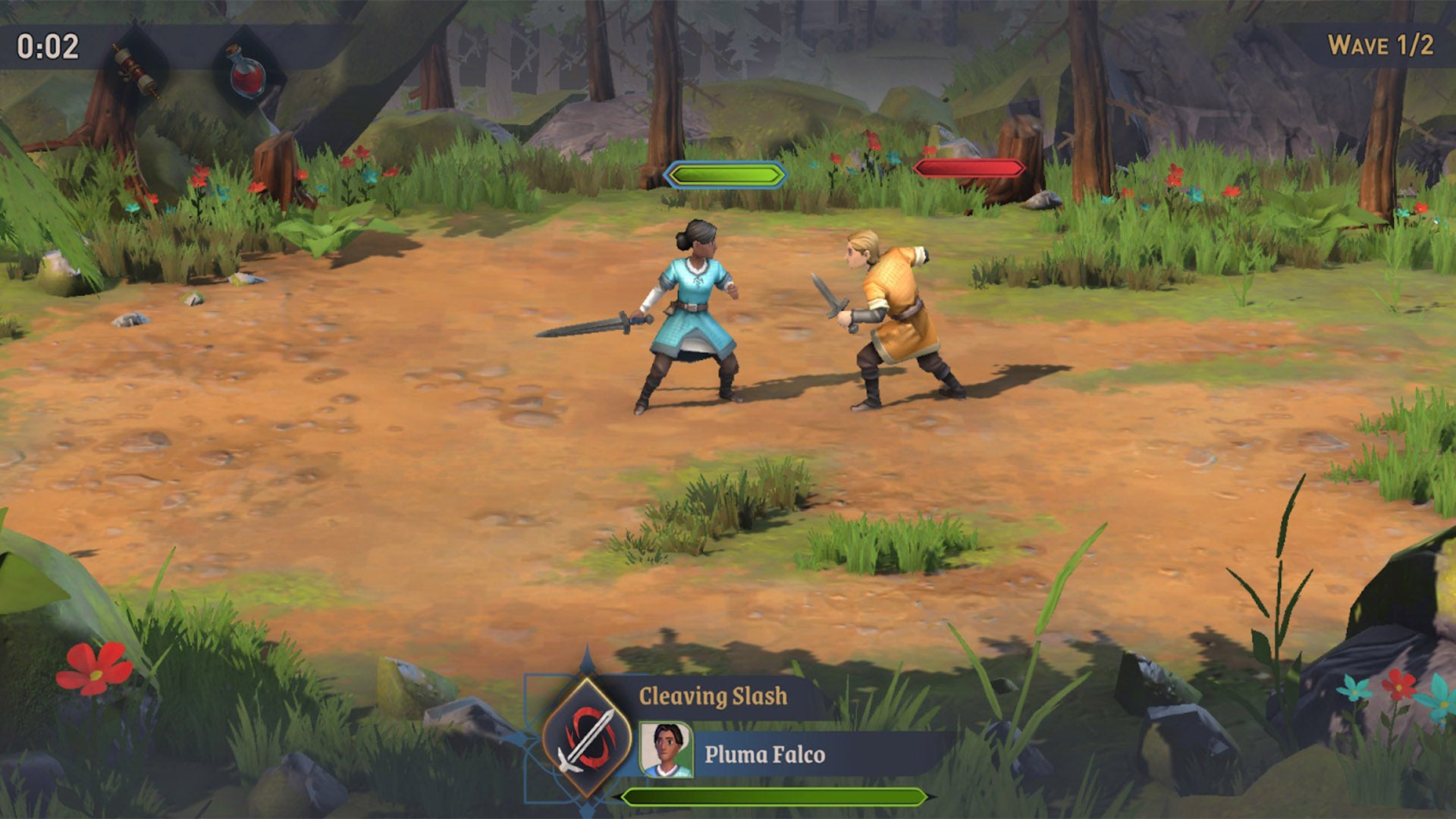Use the scroll item icon
The width and height of the screenshot is (1456, 819).
coord(136,70)
